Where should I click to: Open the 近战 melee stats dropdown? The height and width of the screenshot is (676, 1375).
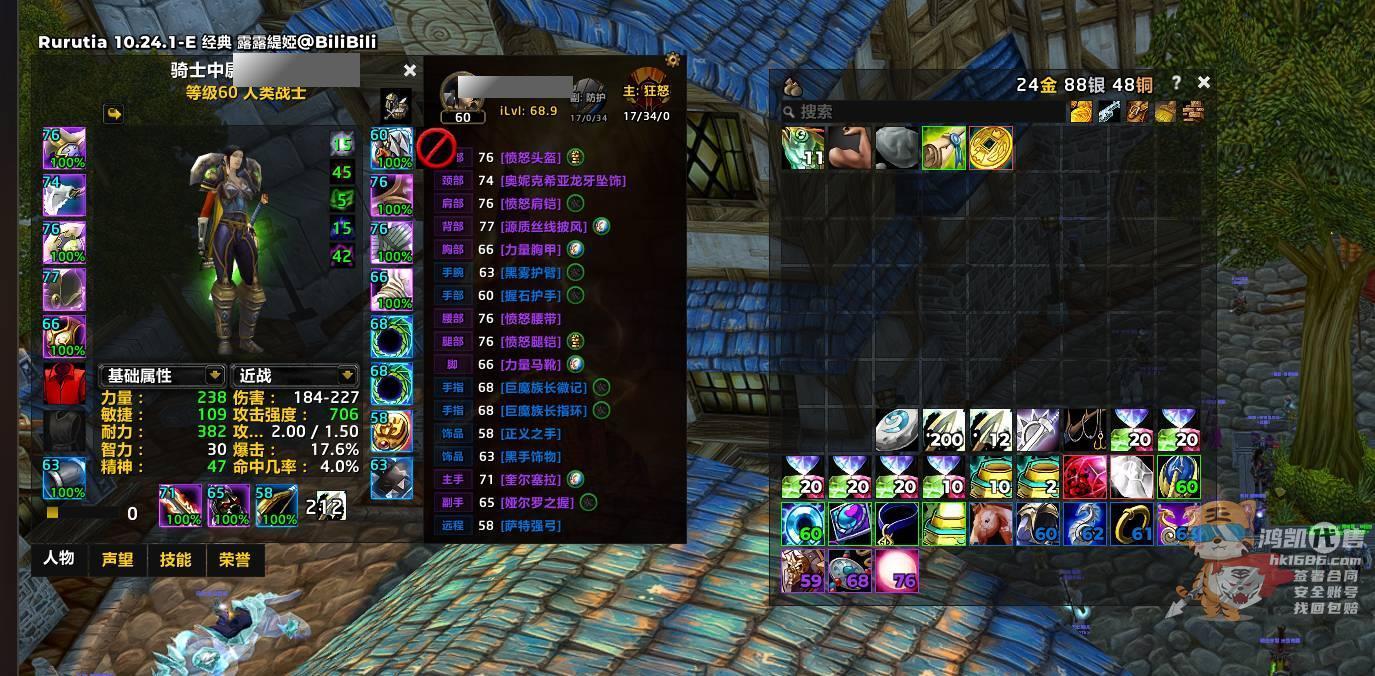point(295,375)
